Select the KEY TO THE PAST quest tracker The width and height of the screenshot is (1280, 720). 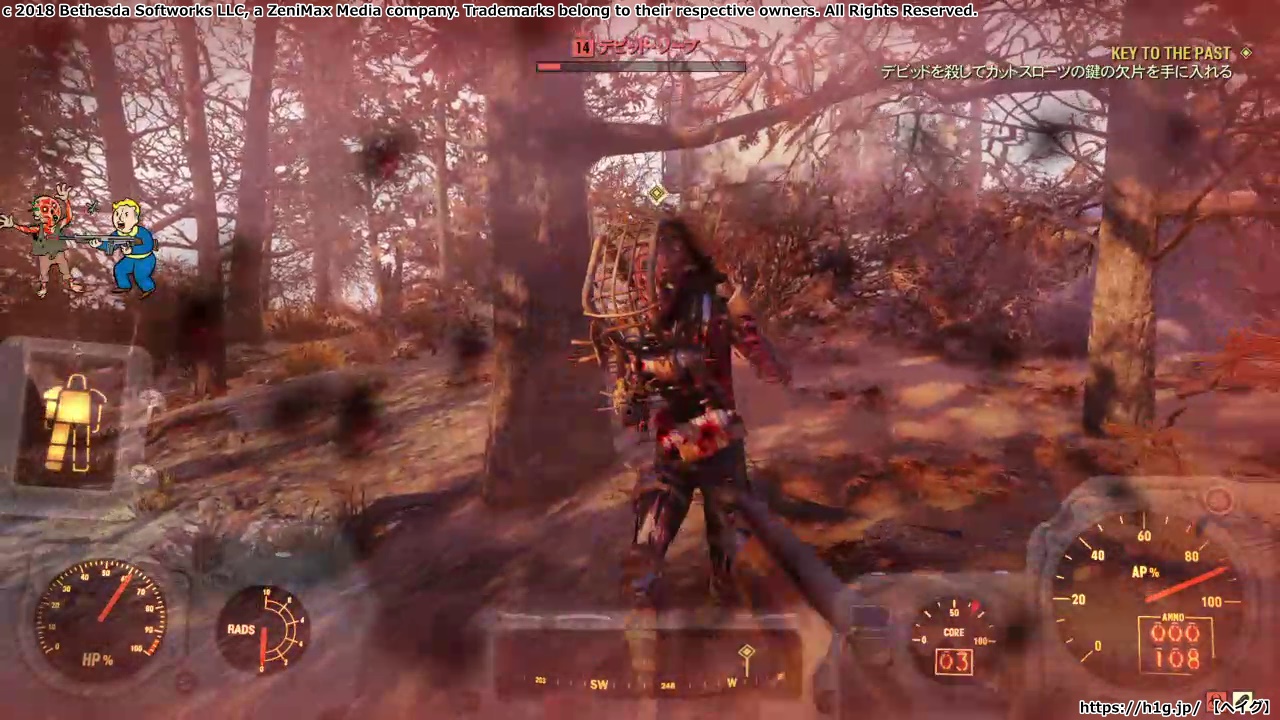[1171, 53]
